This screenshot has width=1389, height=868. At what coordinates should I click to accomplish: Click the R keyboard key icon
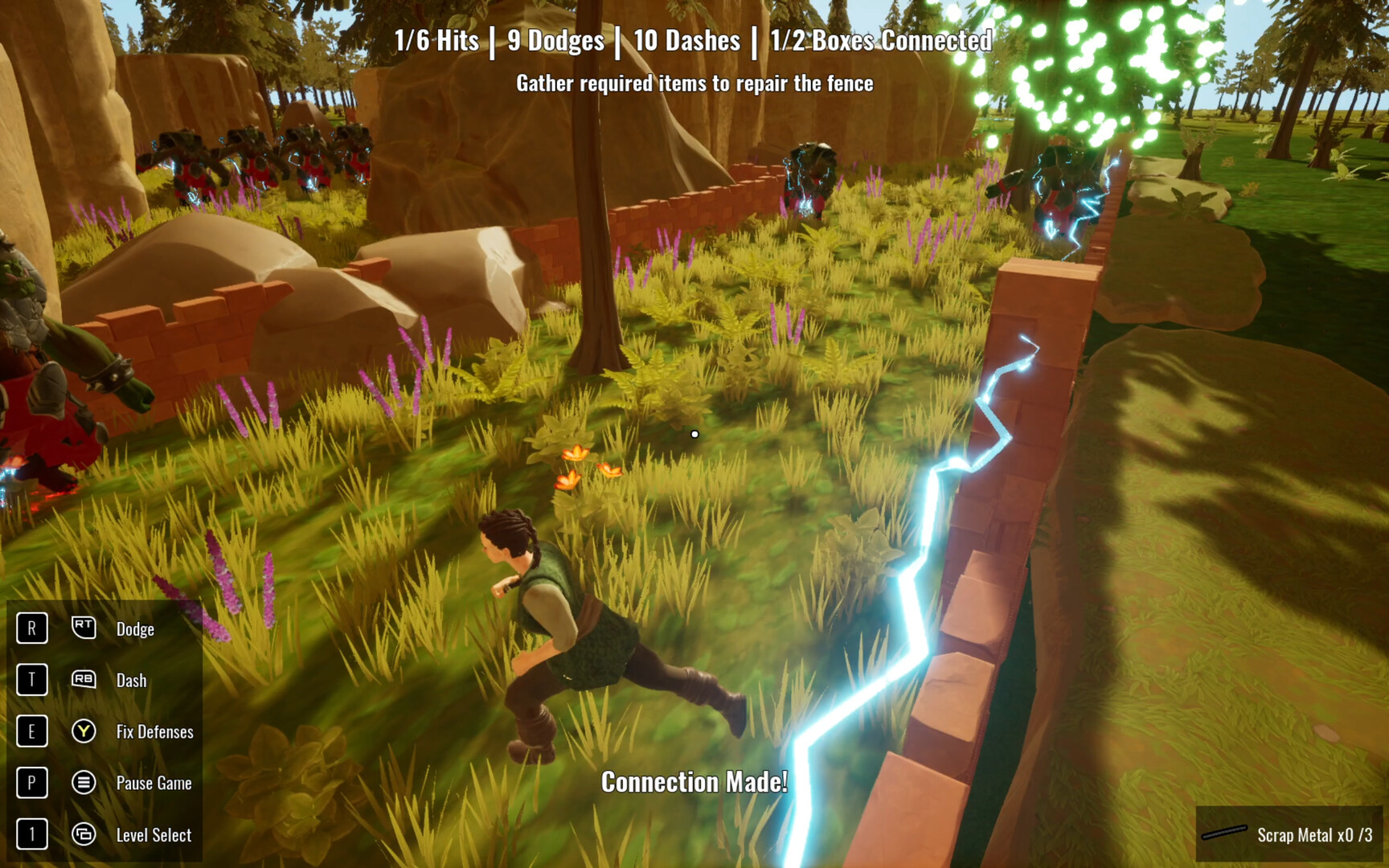31,629
